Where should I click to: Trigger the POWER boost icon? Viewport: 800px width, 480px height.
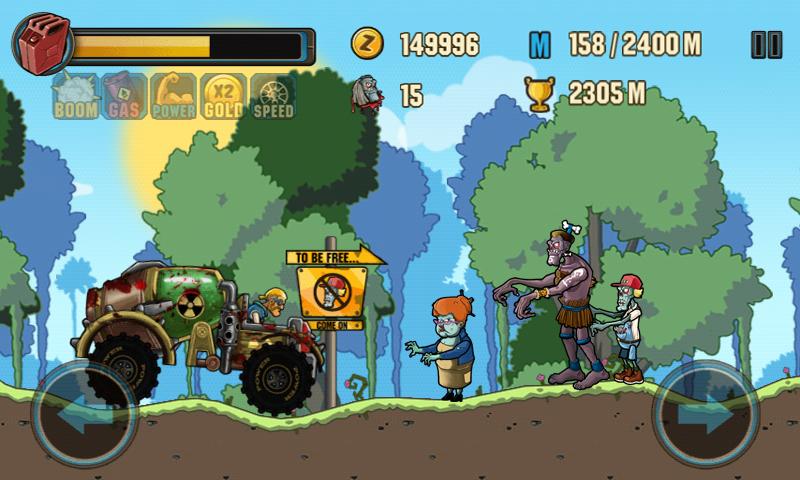173,97
